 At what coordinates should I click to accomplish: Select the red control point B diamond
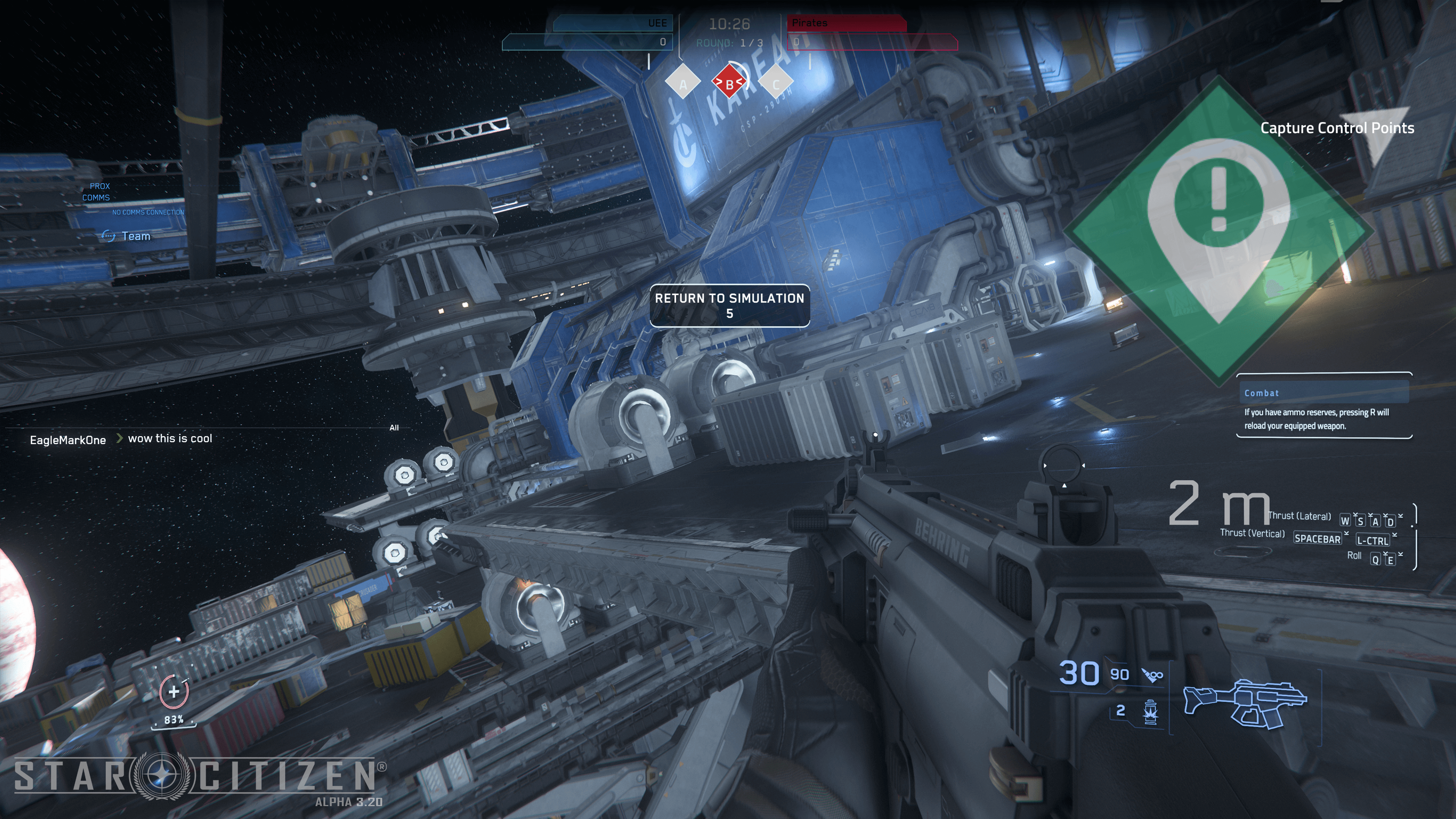pos(729,84)
